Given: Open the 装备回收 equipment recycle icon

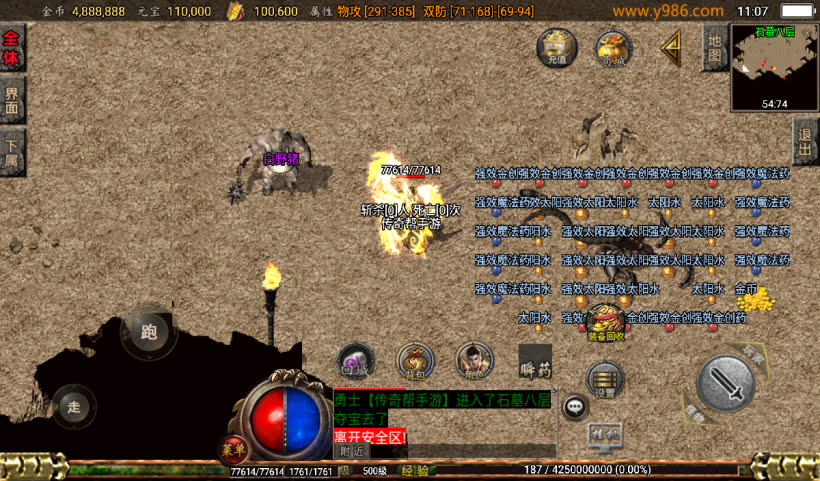Looking at the screenshot, I should click(607, 322).
